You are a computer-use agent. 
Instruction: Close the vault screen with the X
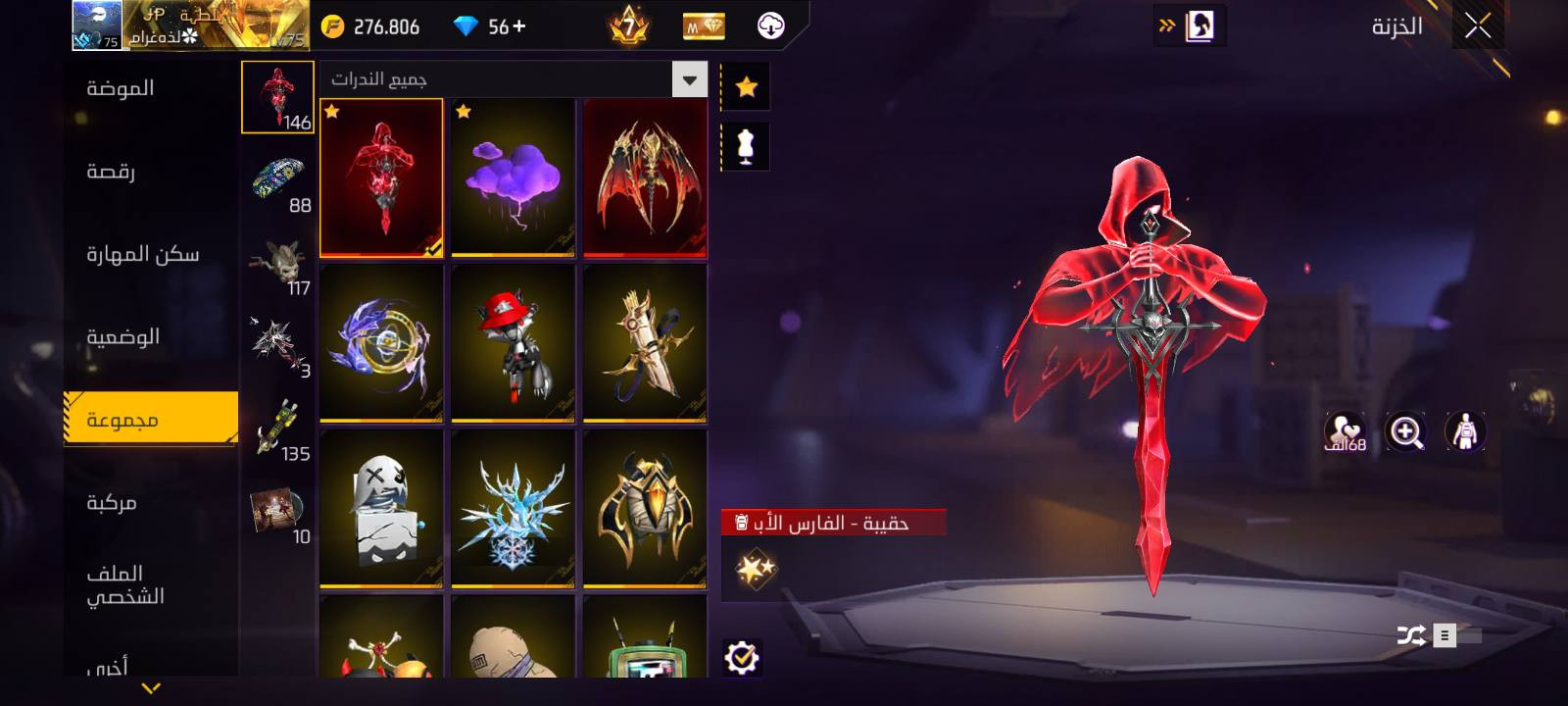click(1478, 26)
